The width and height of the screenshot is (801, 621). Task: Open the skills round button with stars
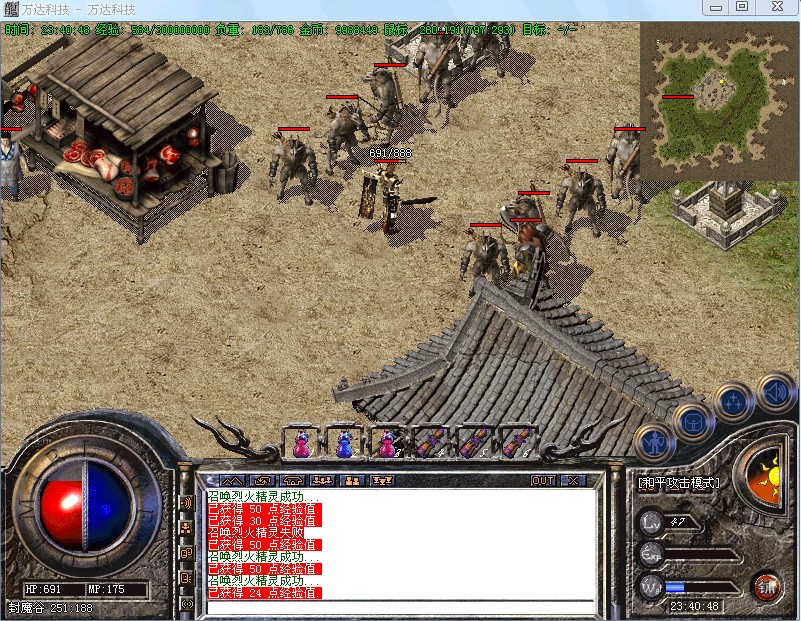coord(734,402)
